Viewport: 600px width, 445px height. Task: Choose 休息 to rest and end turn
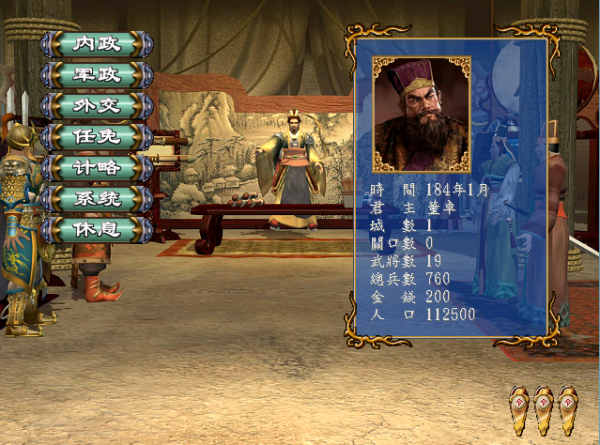click(x=97, y=229)
